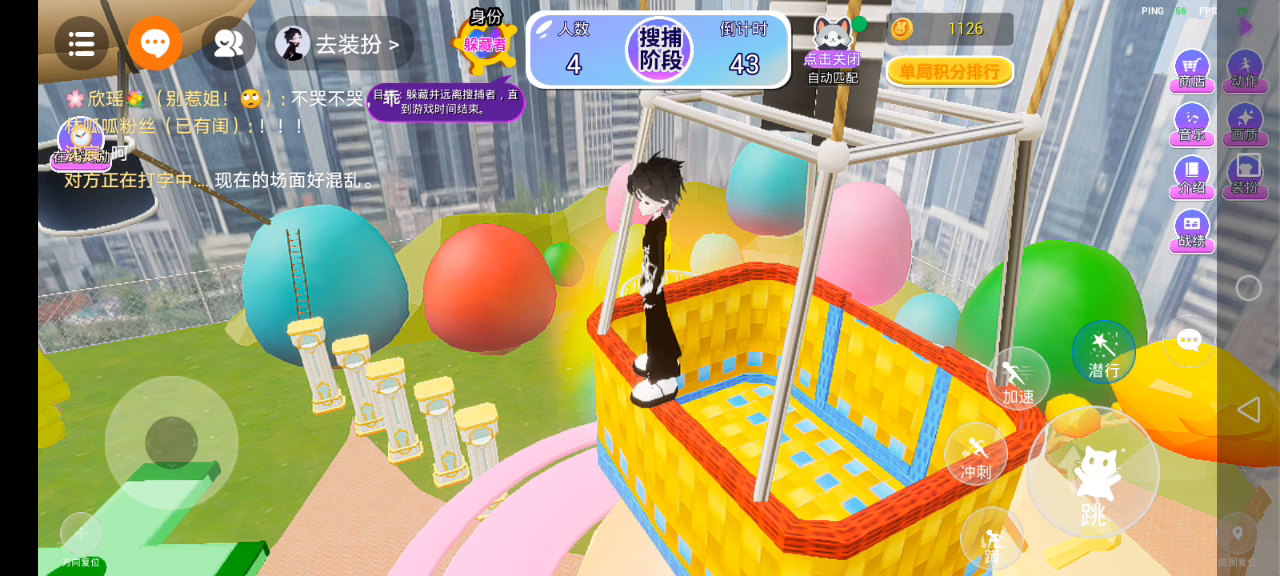Tap the 去装扮 dress-up button
The image size is (1280, 576).
[340, 44]
